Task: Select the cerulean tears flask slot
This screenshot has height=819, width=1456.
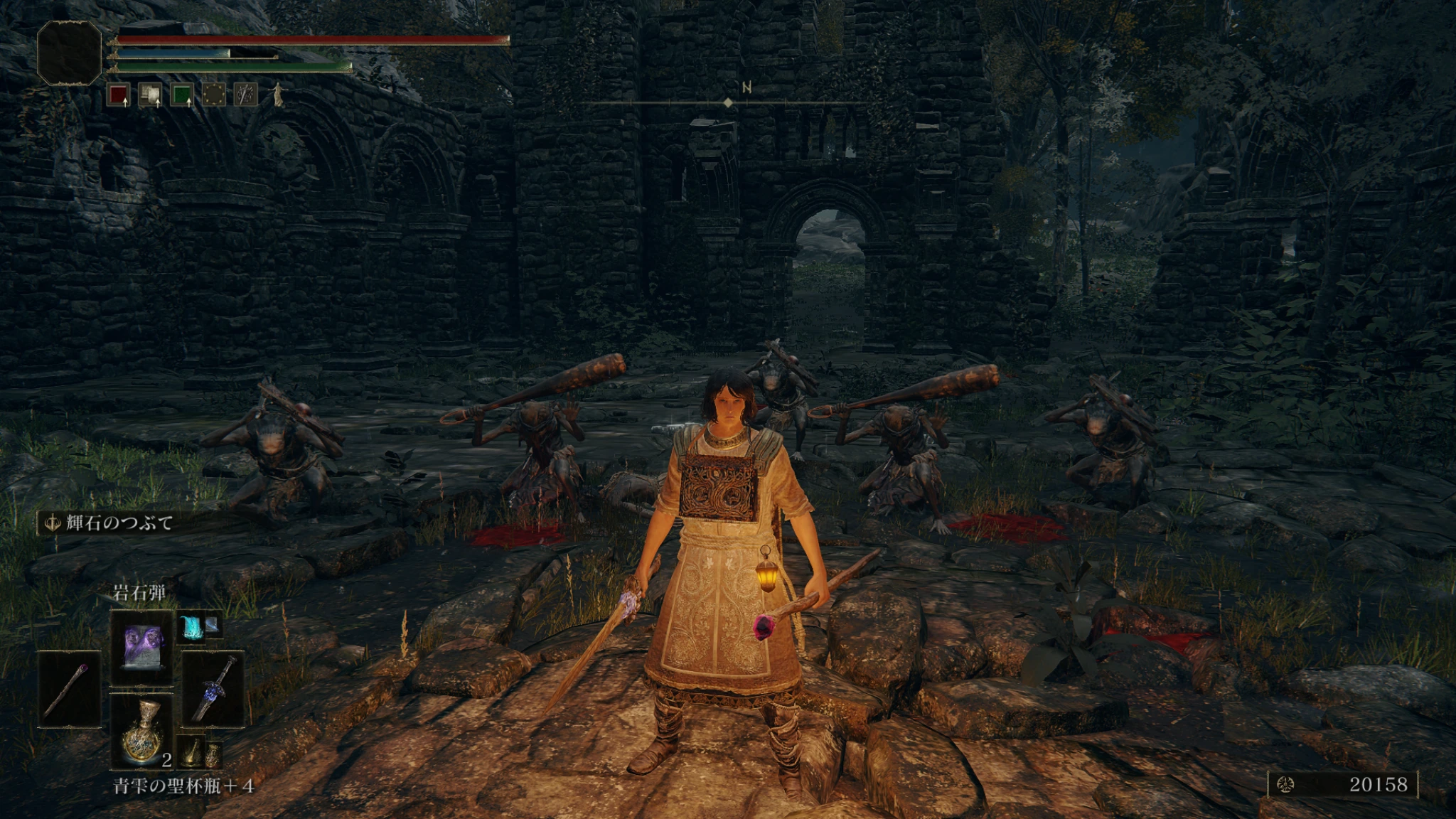Action: [x=141, y=731]
